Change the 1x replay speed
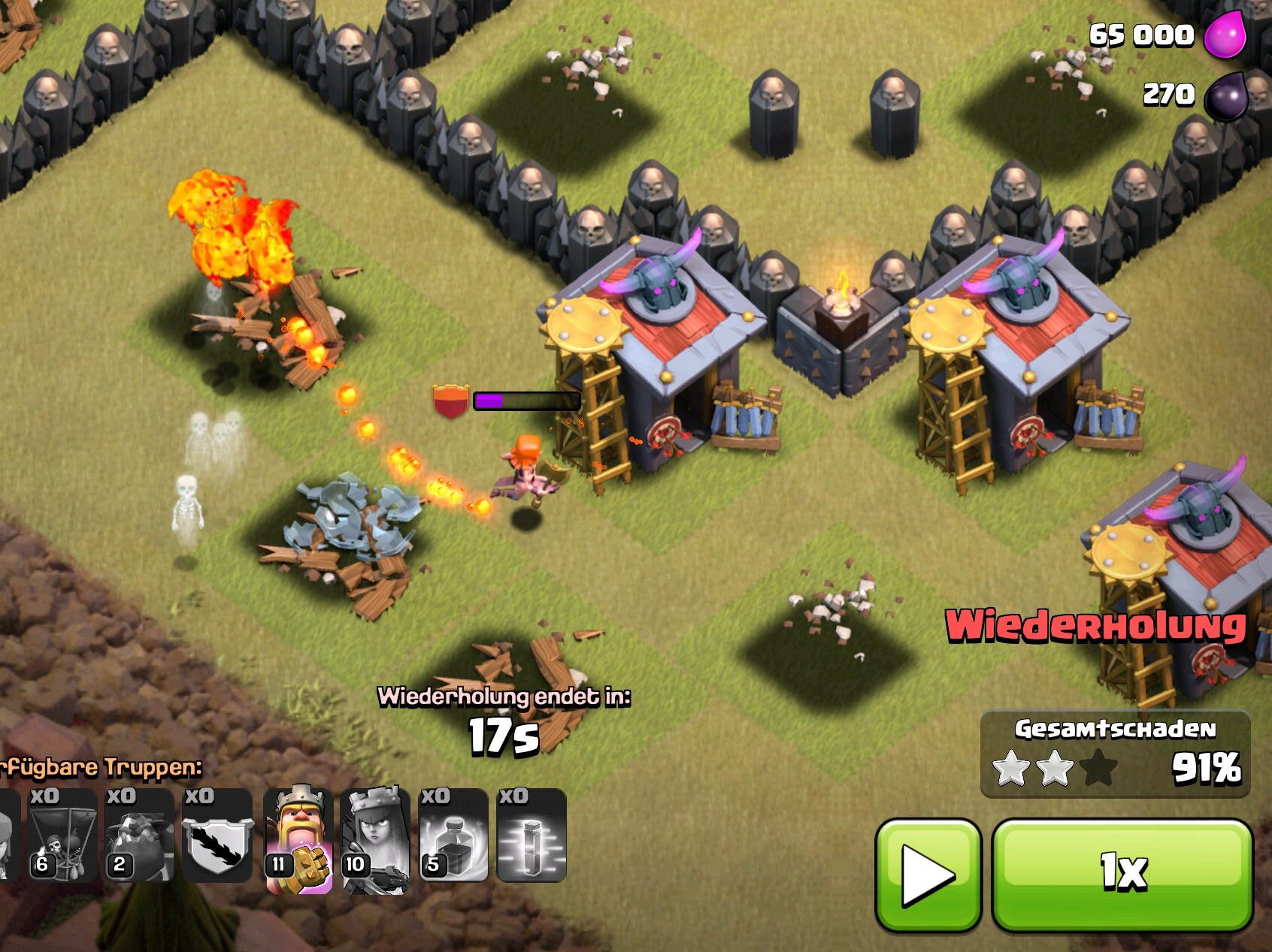This screenshot has width=1272, height=952. [x=1122, y=874]
